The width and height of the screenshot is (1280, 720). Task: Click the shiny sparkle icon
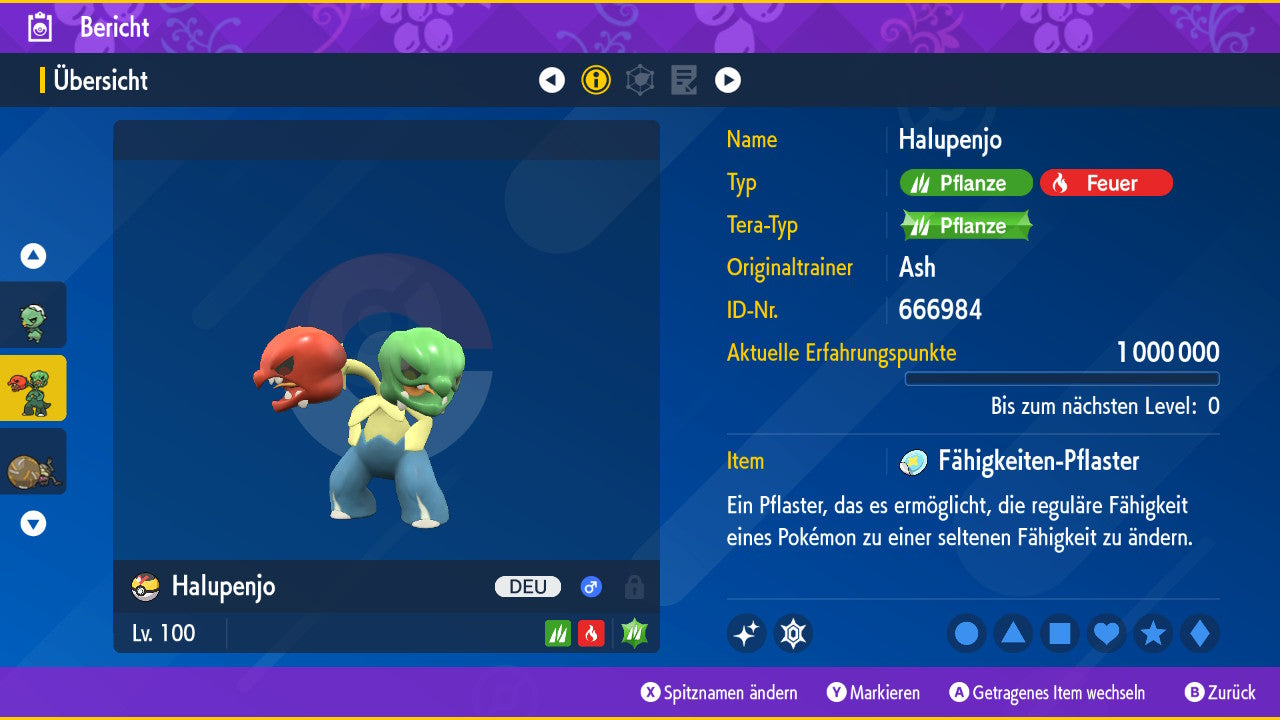(x=746, y=634)
